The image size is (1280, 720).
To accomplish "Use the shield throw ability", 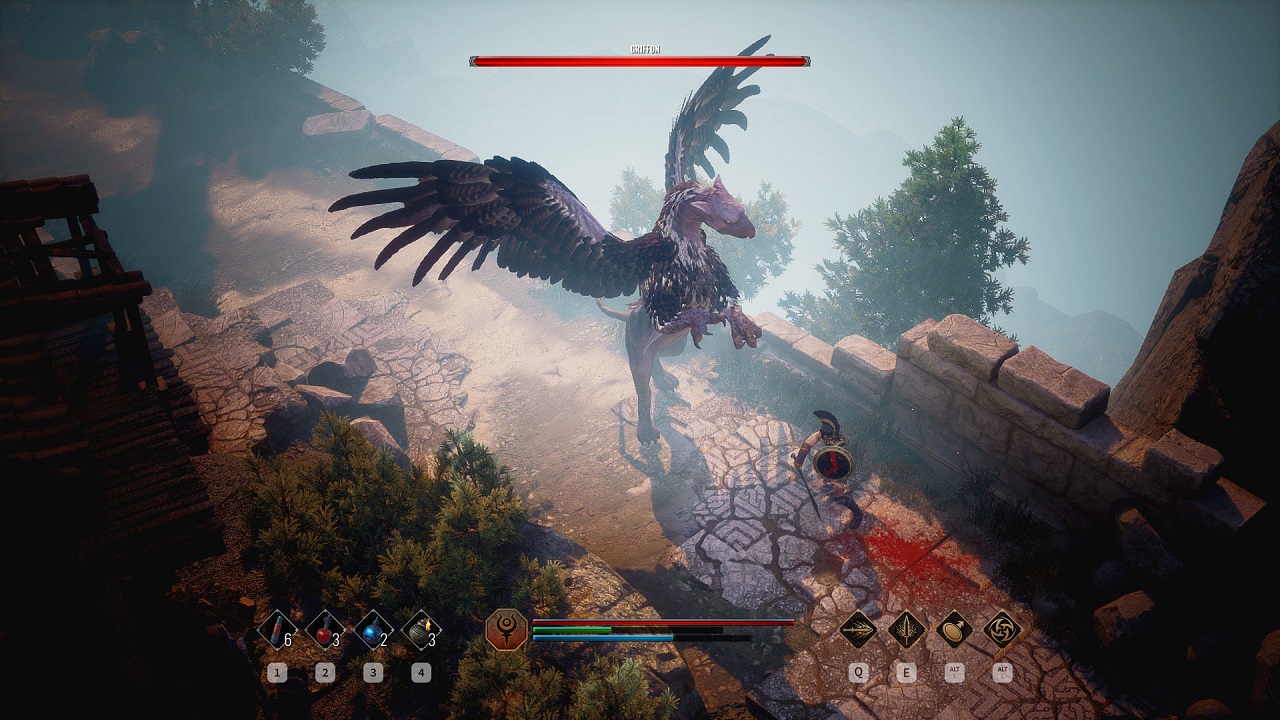I will coord(955,630).
